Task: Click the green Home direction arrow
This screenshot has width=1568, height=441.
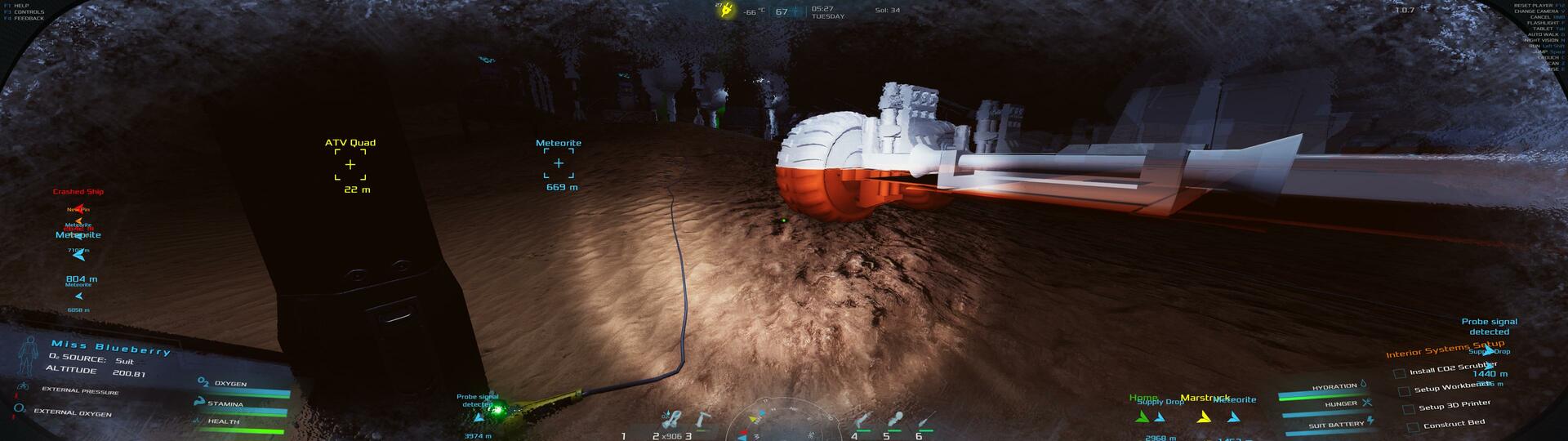Action: point(1143,417)
